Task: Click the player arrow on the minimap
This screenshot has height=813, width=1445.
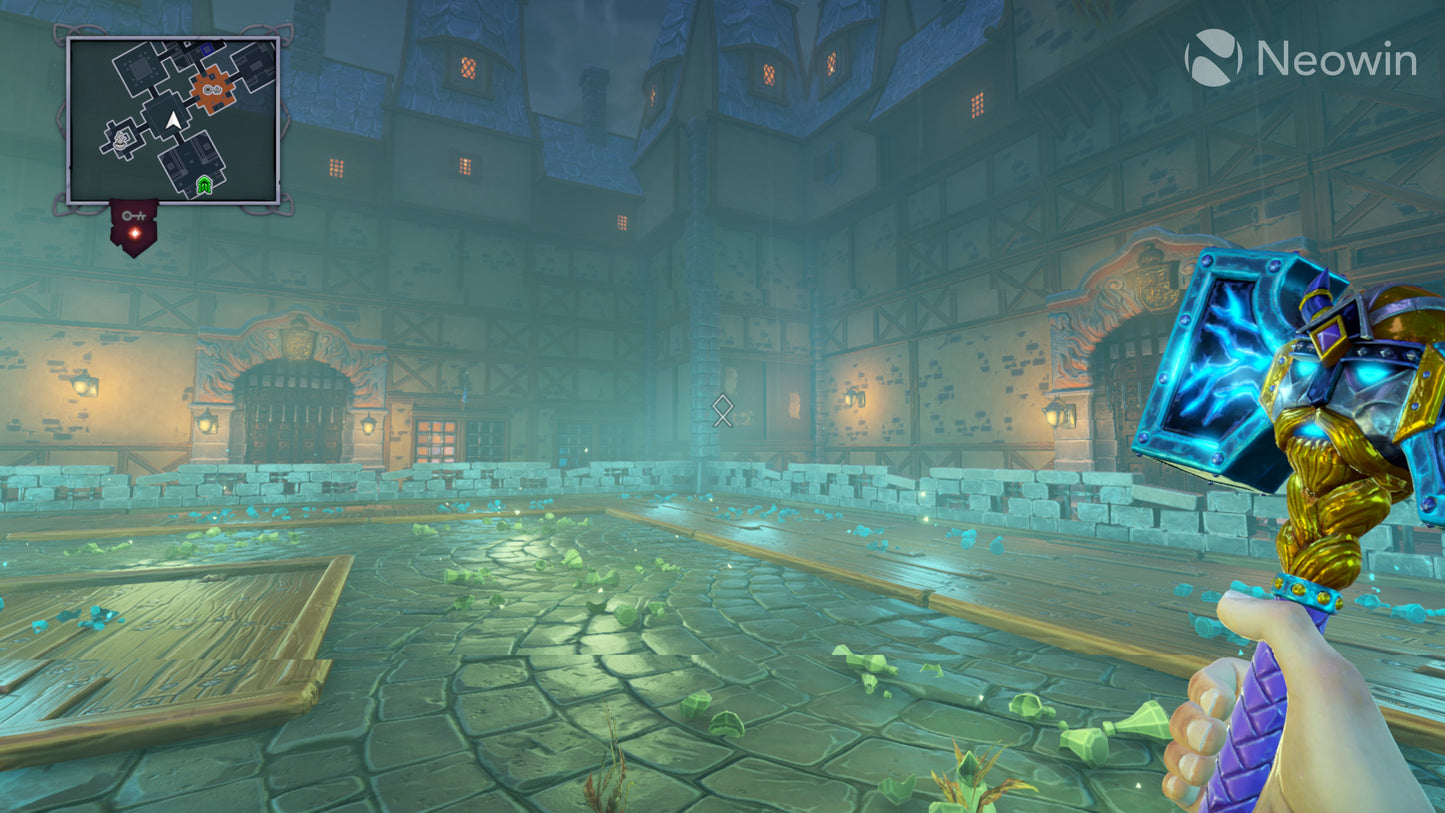Action: point(171,120)
